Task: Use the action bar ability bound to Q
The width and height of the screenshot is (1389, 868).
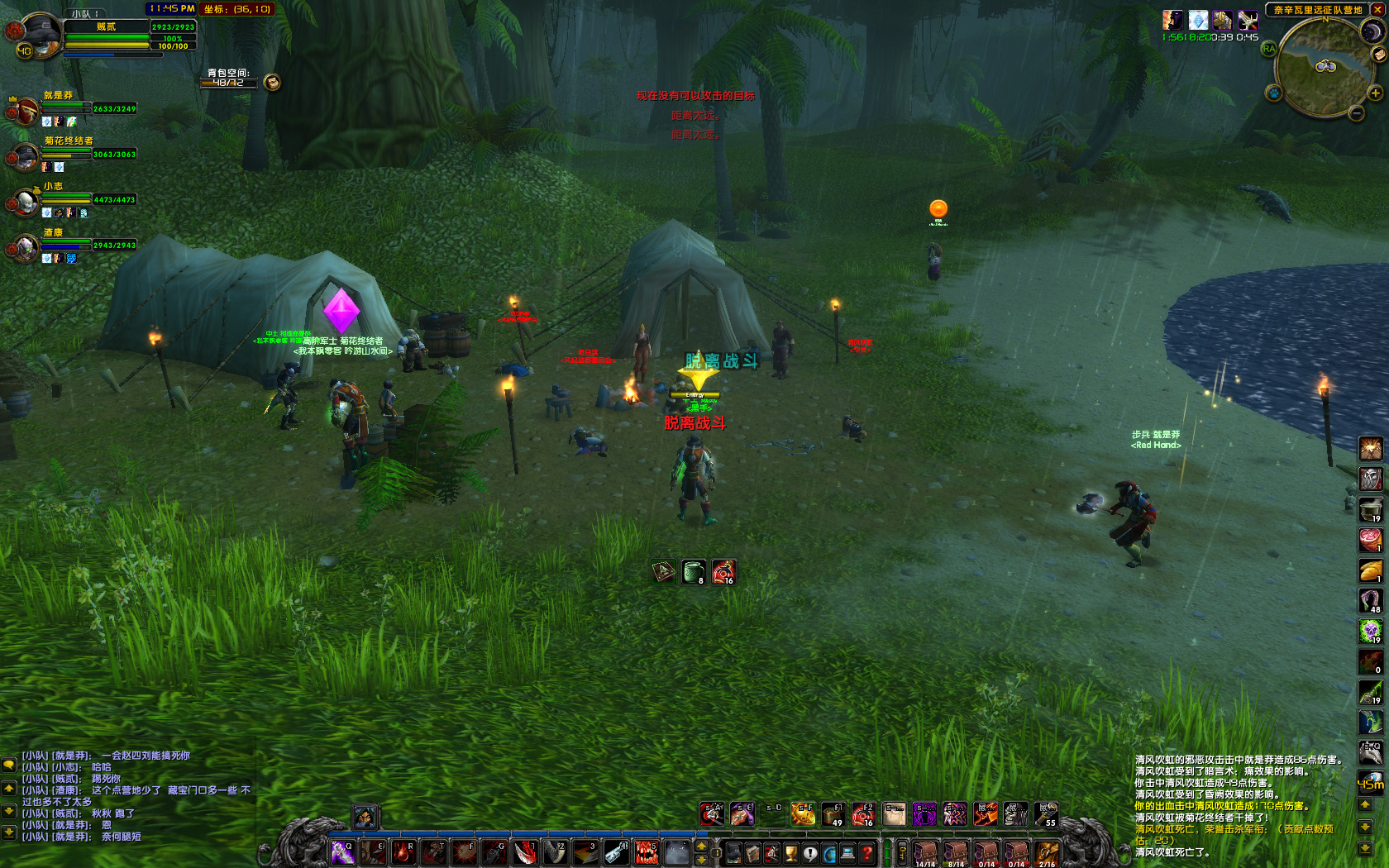Action: 342,853
